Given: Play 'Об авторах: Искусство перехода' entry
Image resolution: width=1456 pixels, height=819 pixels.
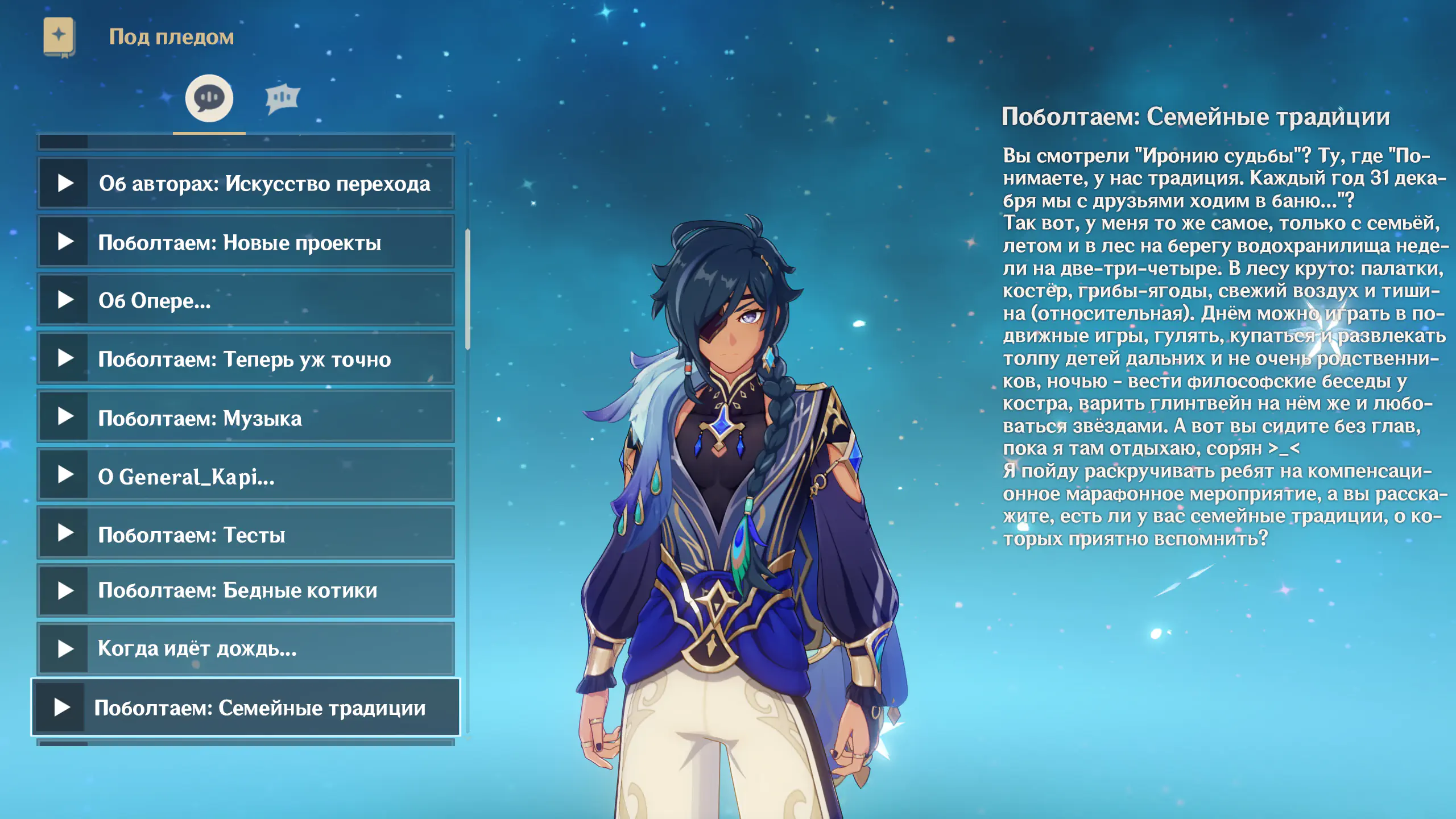Looking at the screenshot, I should click(246, 184).
